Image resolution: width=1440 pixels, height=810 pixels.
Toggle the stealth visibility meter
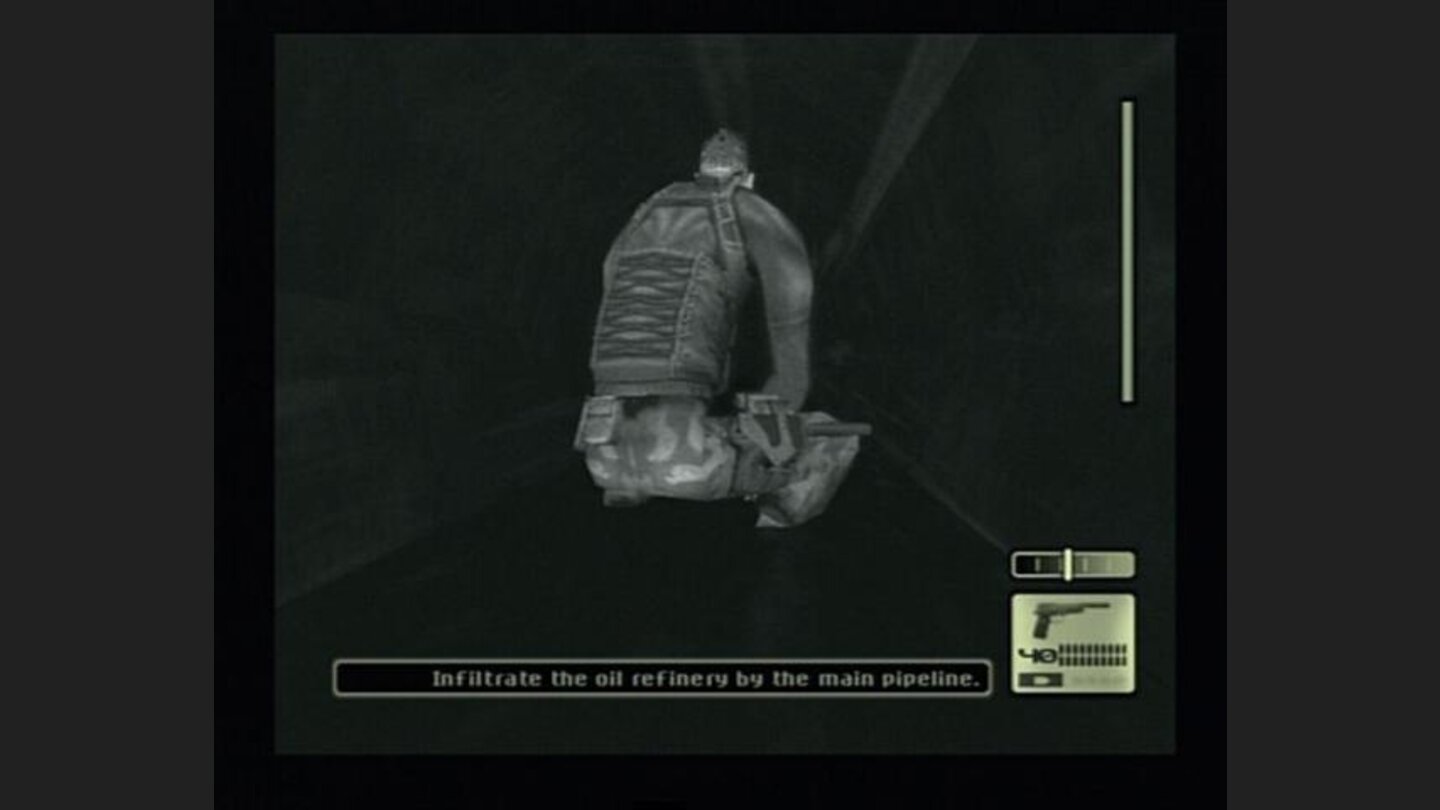pos(1073,562)
